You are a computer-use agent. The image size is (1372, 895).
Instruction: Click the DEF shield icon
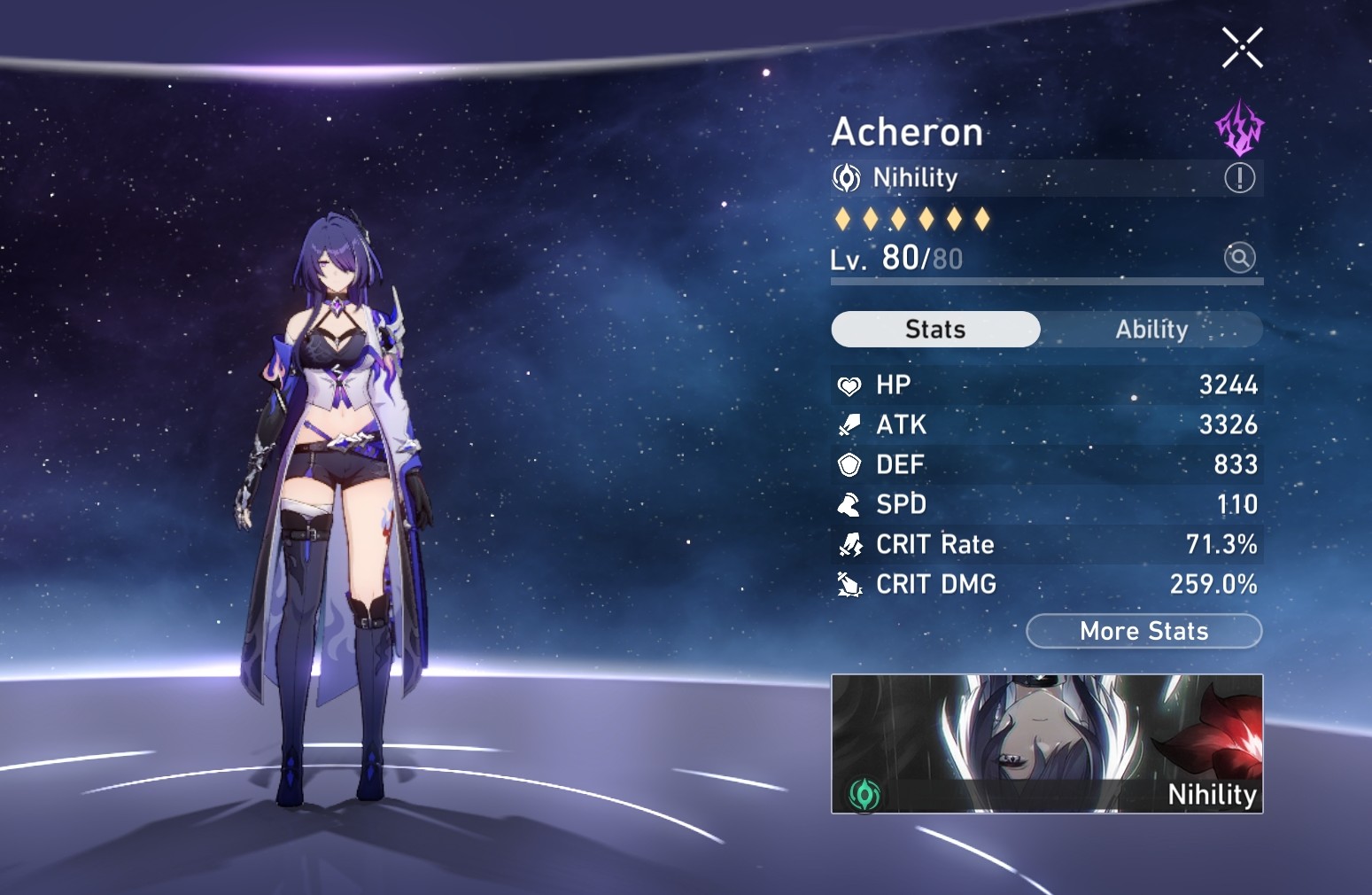(x=849, y=464)
